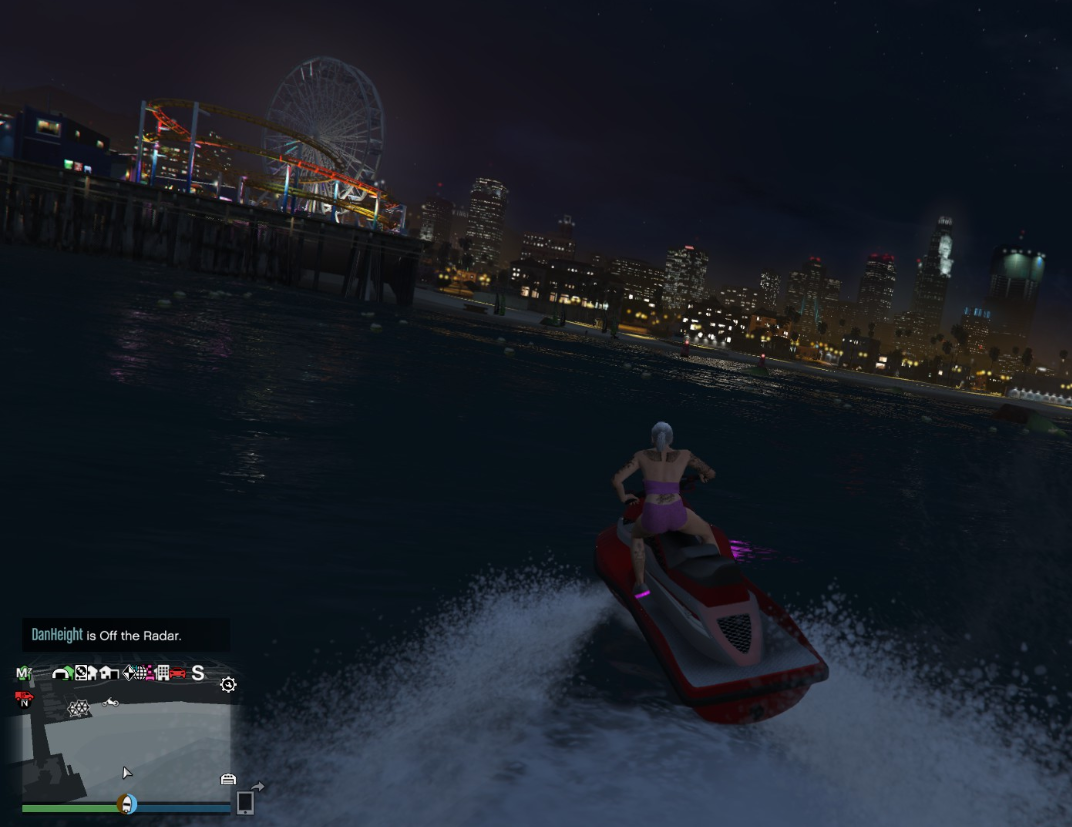Viewport: 1072px width, 827px height.
Task: Open the mobile phone icon
Action: pos(245,803)
